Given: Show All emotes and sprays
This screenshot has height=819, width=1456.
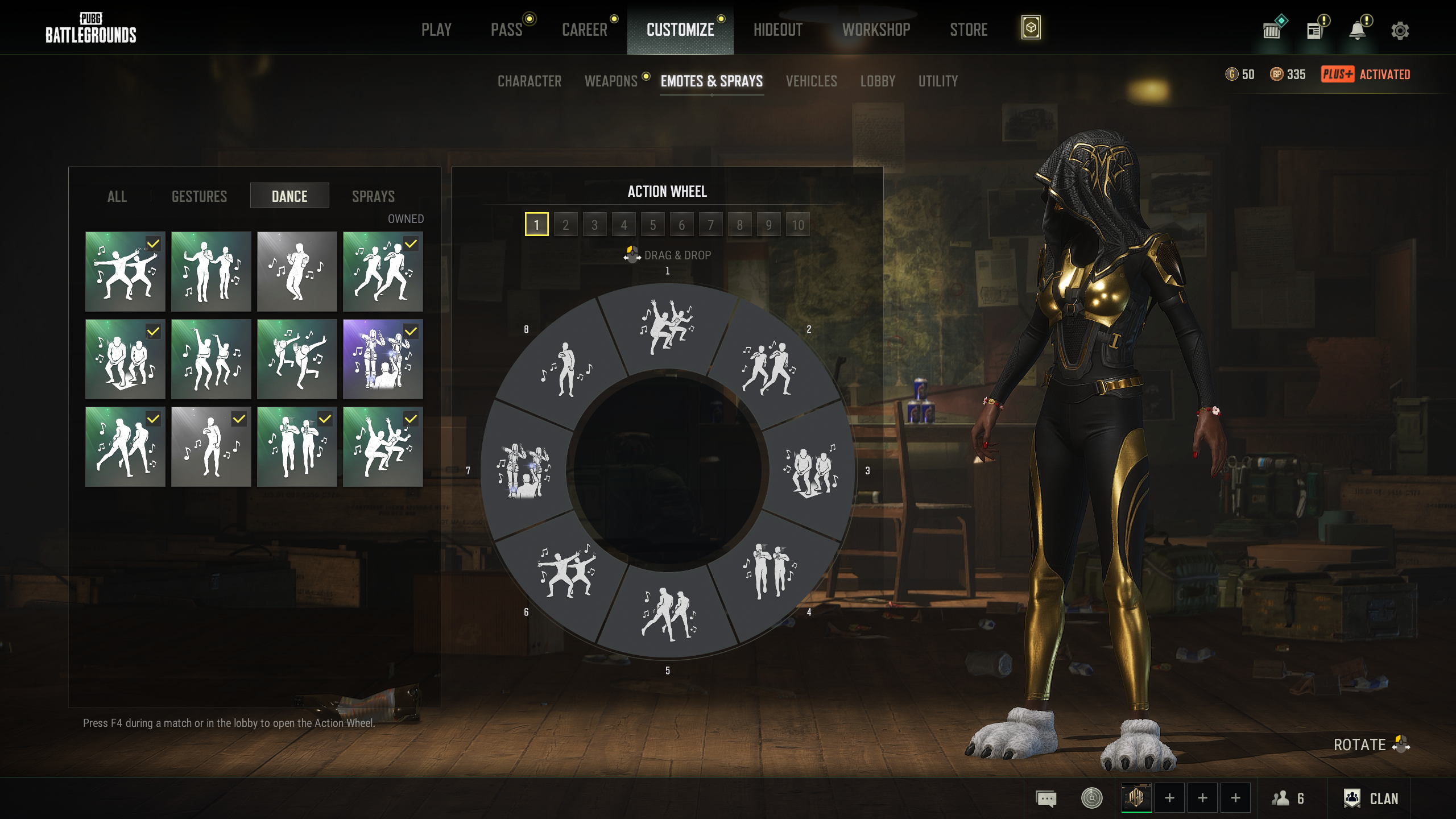Looking at the screenshot, I should click(117, 196).
